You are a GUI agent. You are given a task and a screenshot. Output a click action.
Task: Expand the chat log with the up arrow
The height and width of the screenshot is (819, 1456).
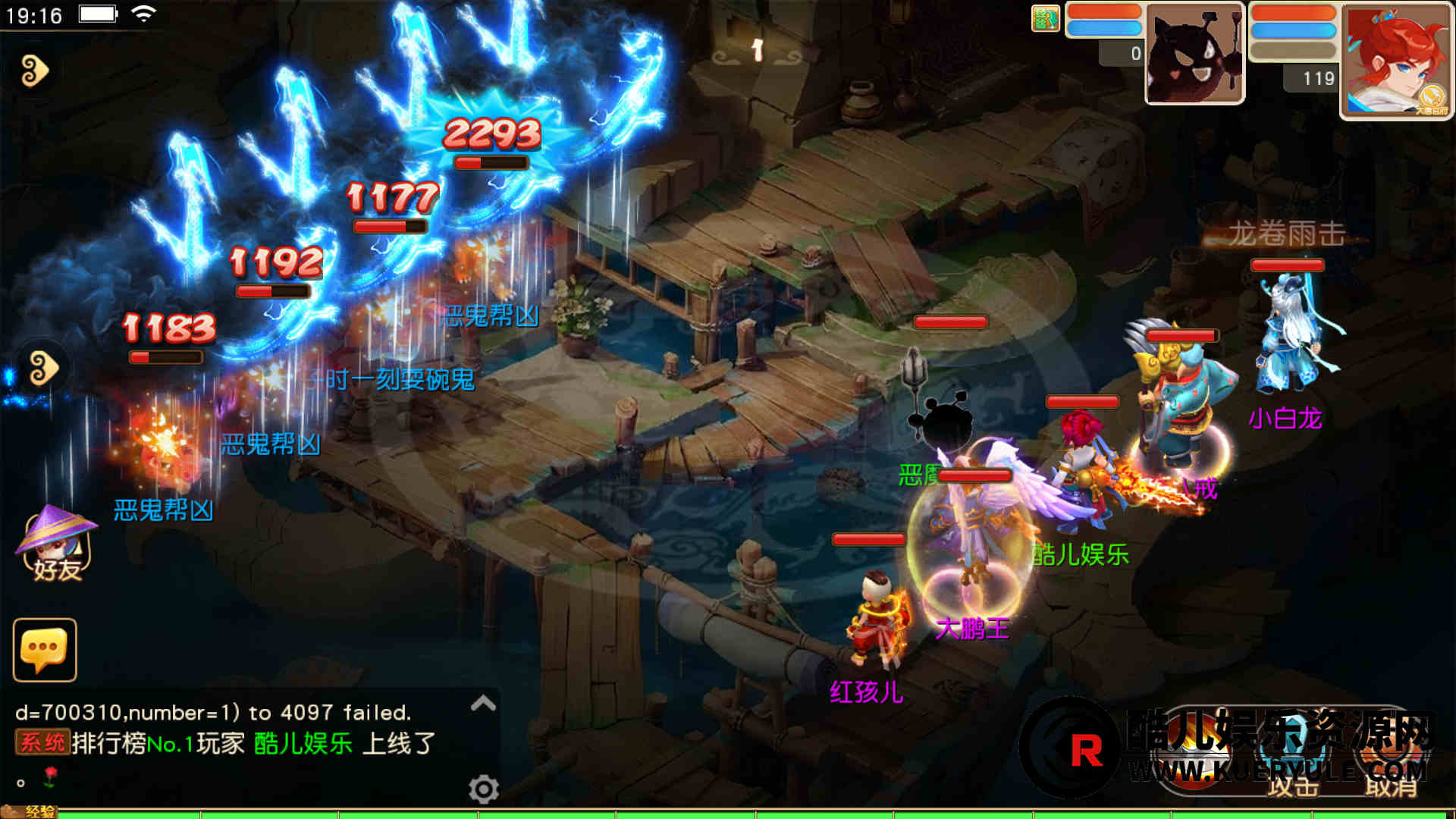coord(483,704)
